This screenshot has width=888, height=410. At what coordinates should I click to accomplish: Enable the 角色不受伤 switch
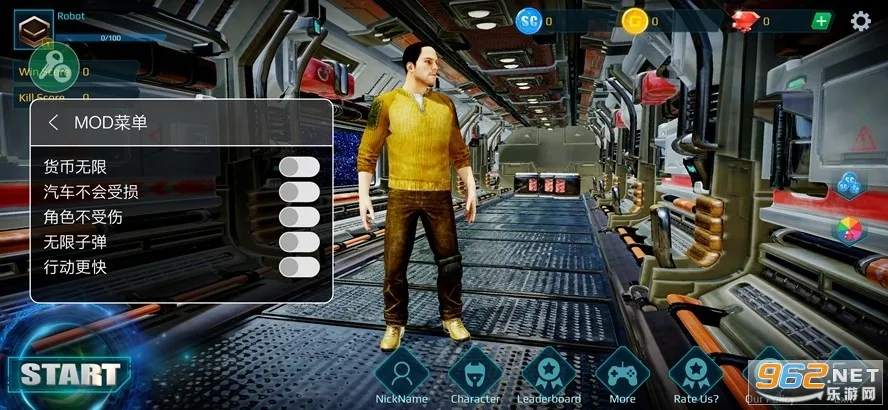pos(299,217)
